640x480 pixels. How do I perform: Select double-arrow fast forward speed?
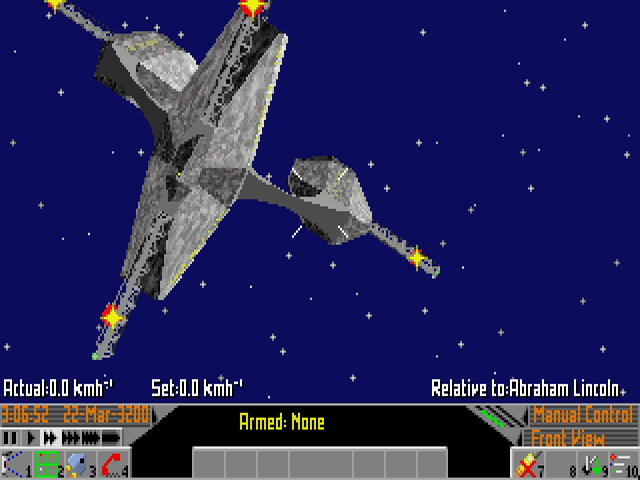click(50, 438)
